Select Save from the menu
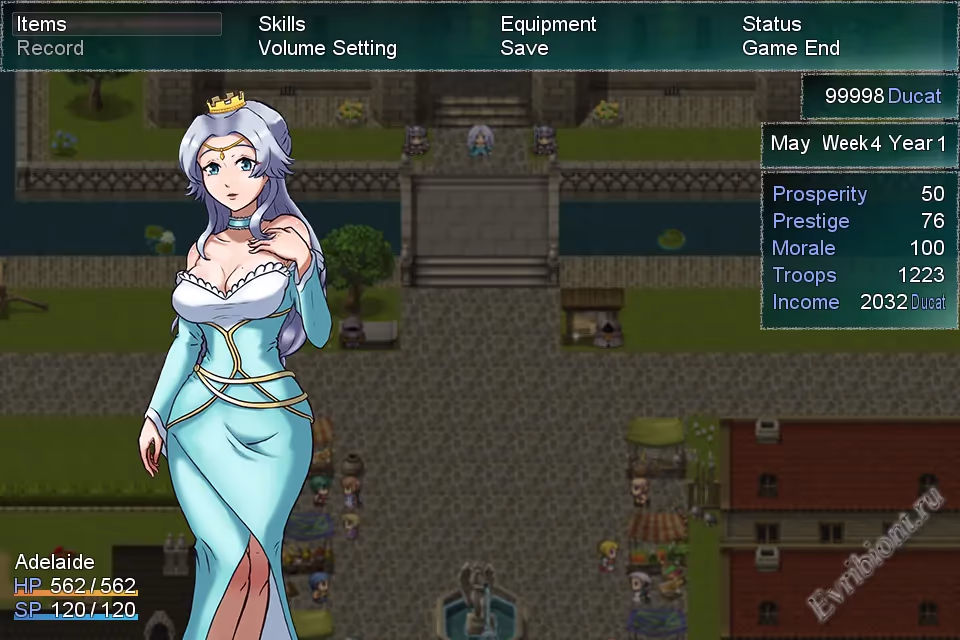Screen dimensions: 960x640 [x=524, y=48]
